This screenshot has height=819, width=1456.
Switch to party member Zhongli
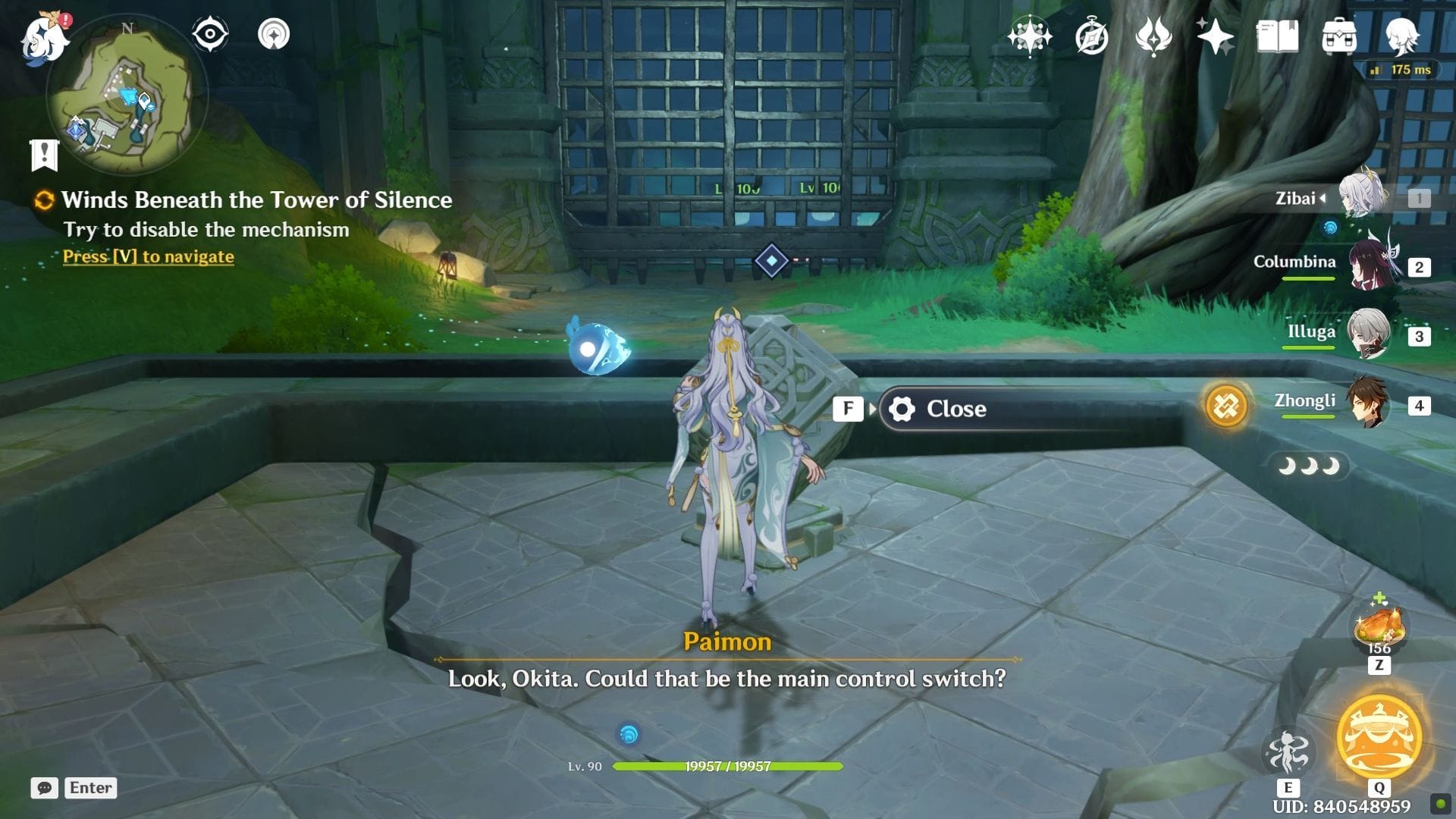pos(1368,403)
